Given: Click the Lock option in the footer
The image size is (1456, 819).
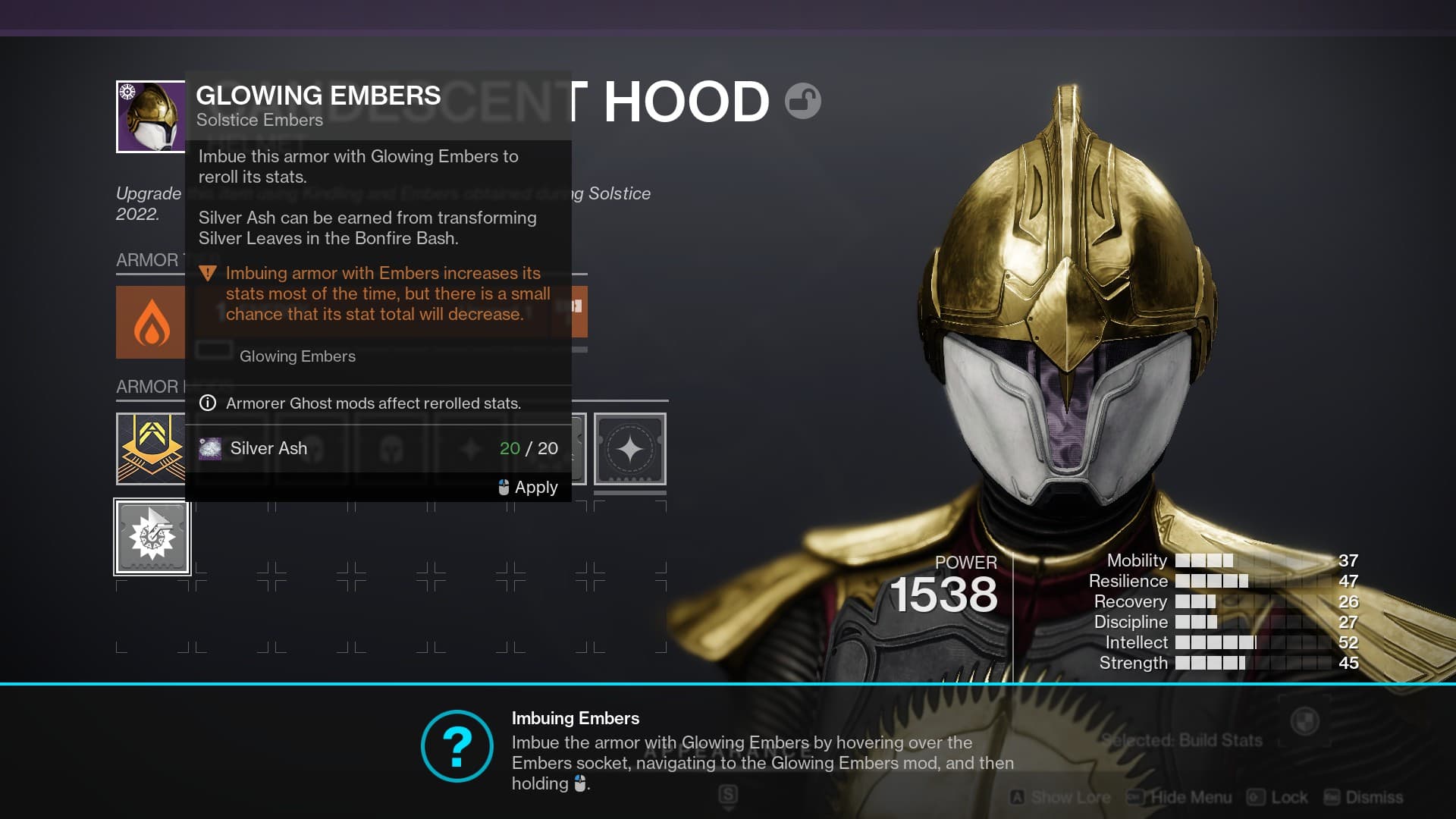Looking at the screenshot, I should pos(1279,797).
